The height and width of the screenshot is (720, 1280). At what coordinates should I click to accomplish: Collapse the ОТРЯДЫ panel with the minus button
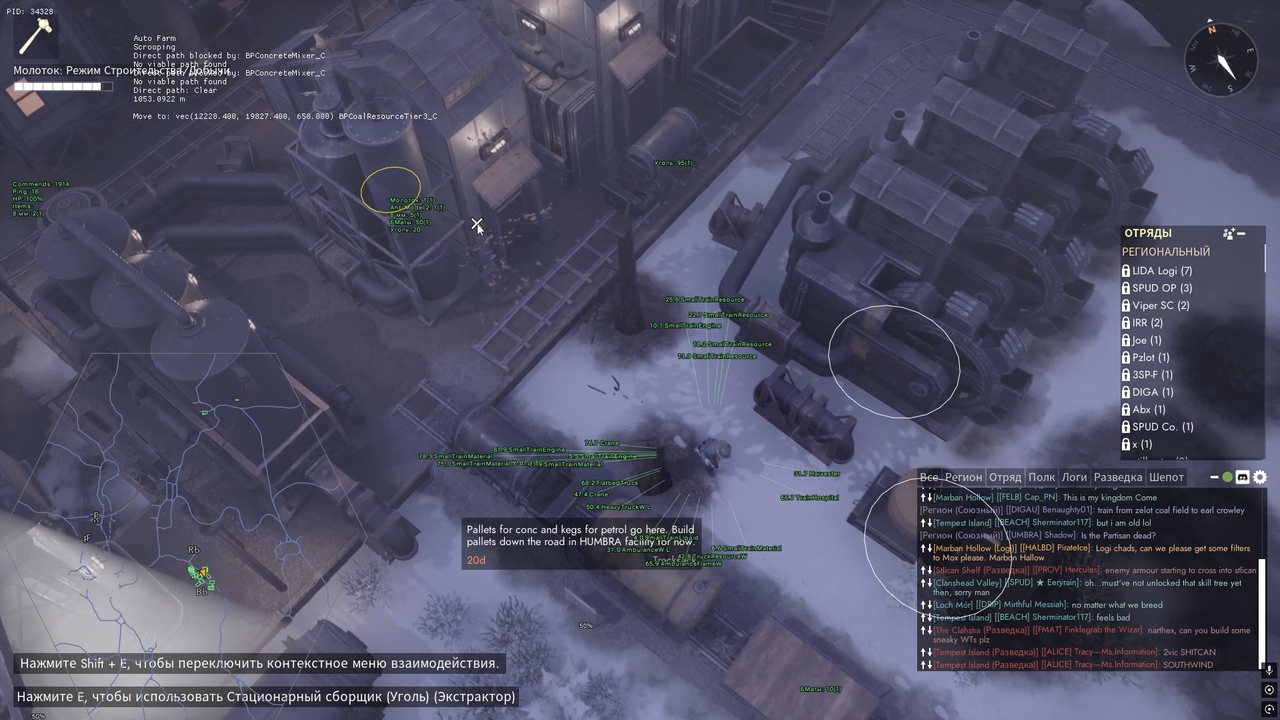tap(1243, 233)
